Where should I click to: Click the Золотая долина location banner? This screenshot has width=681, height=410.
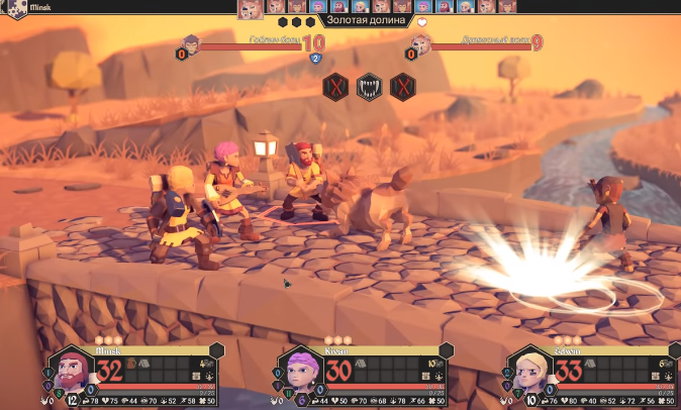tap(366, 20)
